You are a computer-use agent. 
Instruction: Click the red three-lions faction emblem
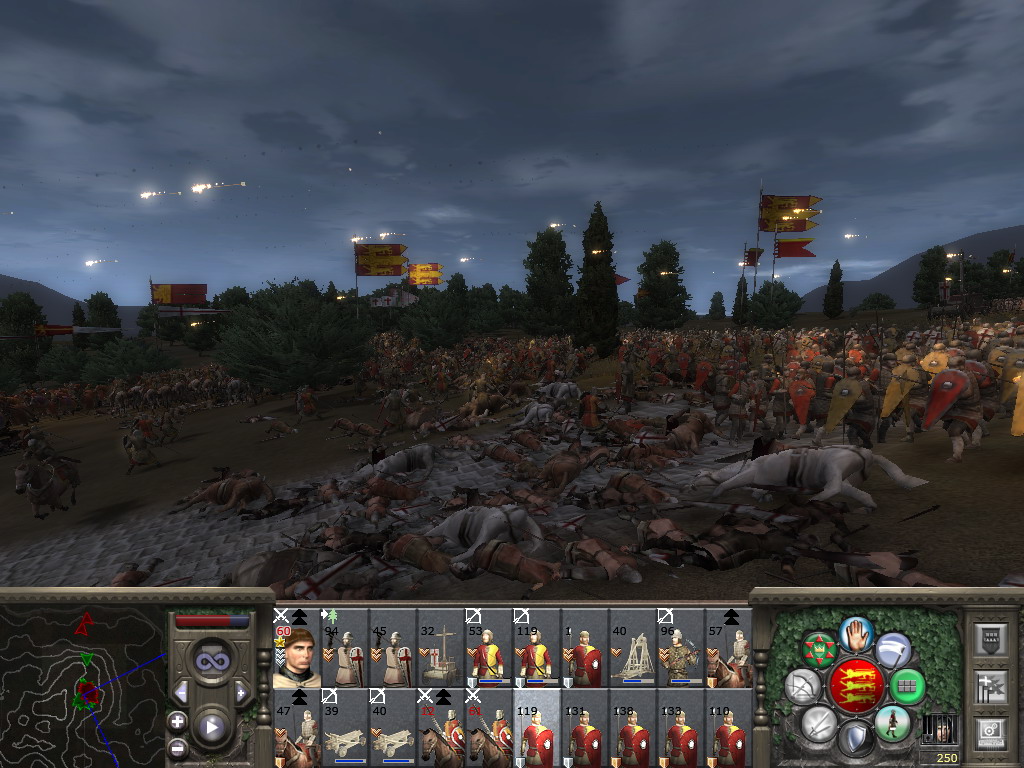(856, 685)
